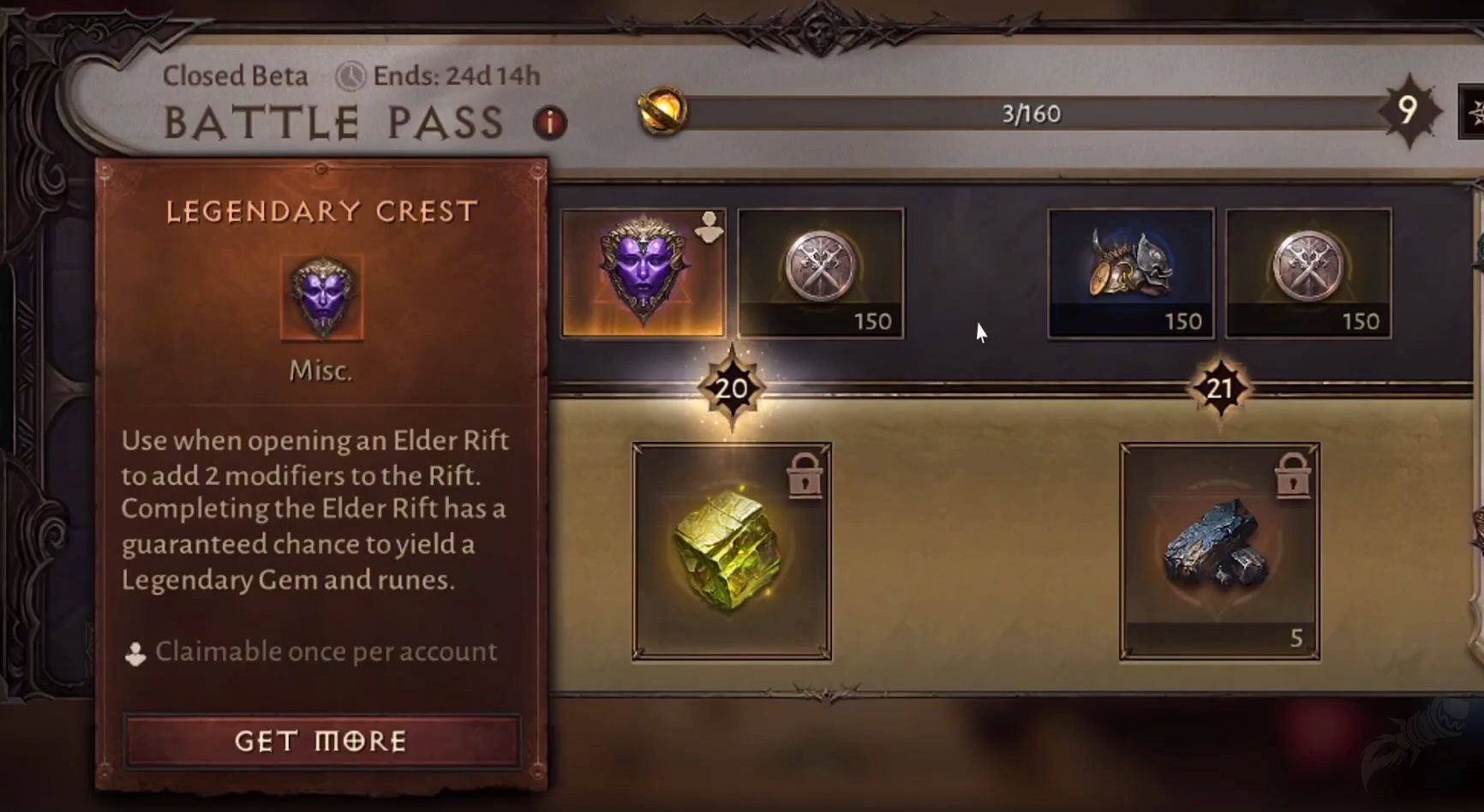Screen dimensions: 1484x812
Task: Toggle the person icon beside Claimable once per account
Action: click(x=136, y=652)
